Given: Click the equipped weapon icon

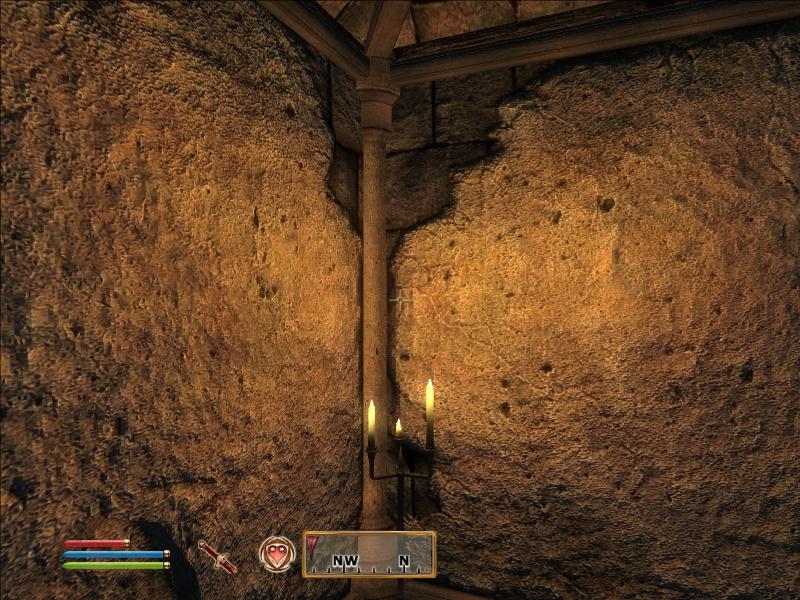Looking at the screenshot, I should pos(217,555).
